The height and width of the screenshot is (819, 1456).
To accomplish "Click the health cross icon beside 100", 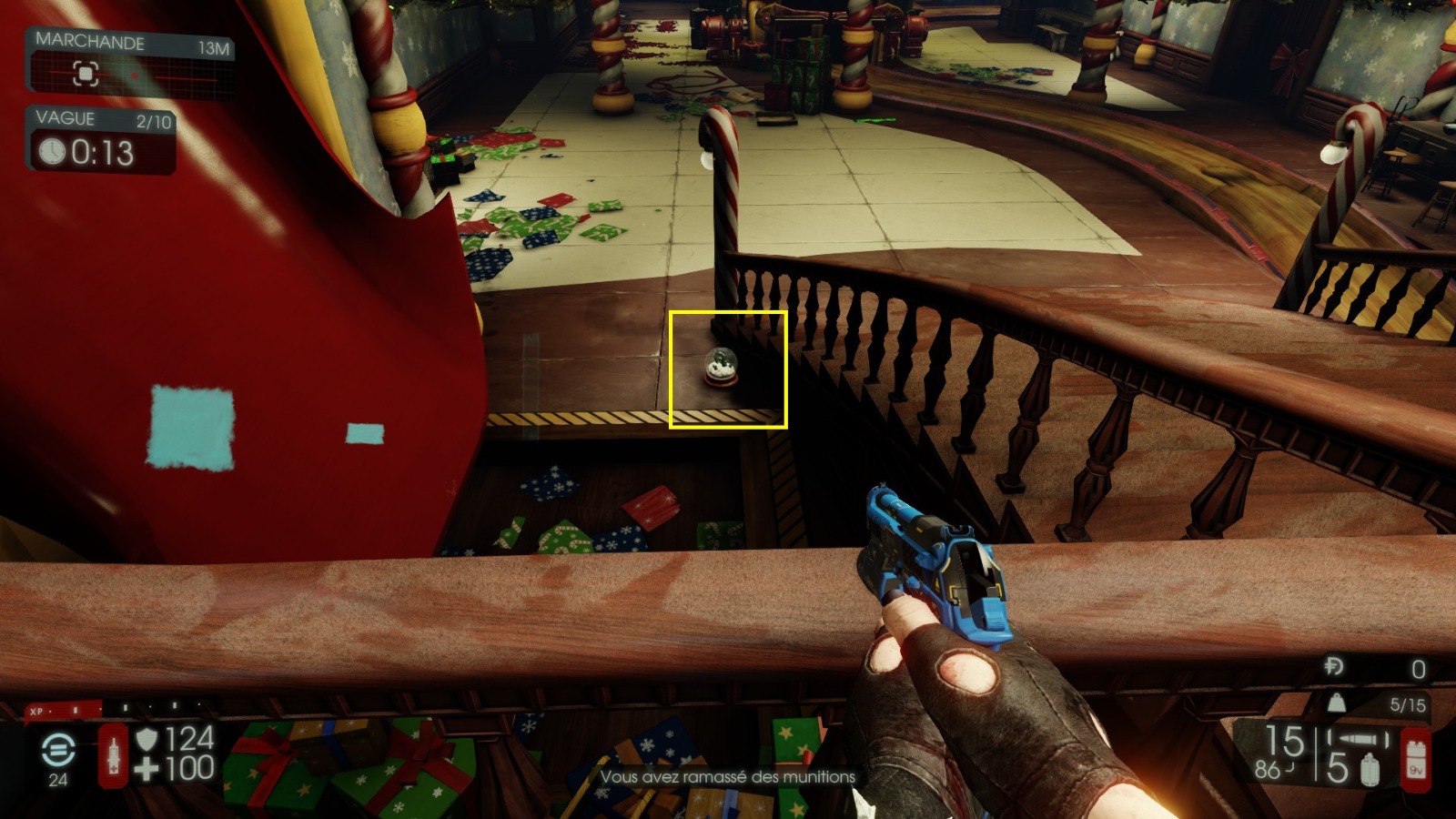I will (146, 767).
